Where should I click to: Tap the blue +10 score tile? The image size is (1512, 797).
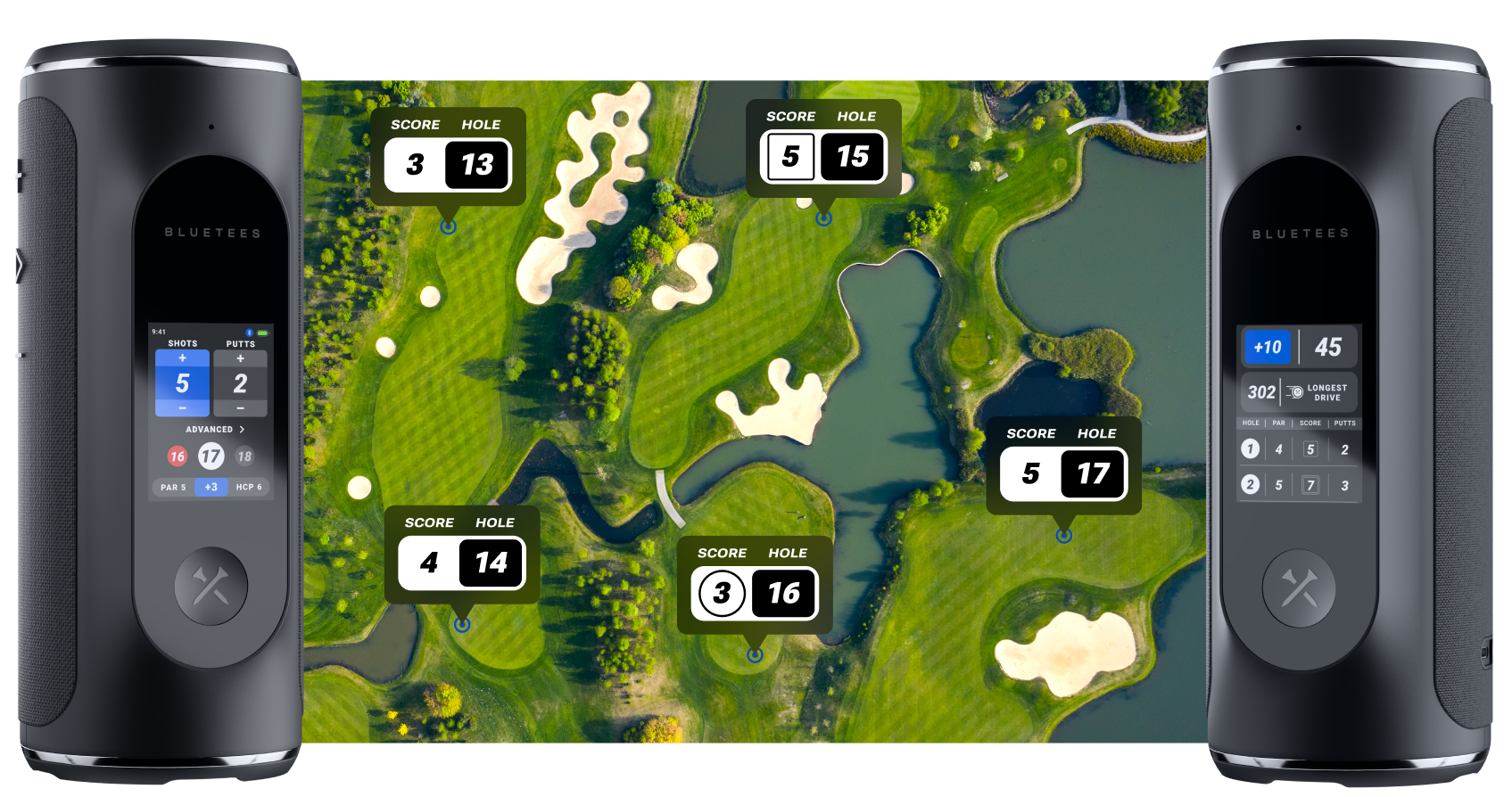click(x=1267, y=348)
